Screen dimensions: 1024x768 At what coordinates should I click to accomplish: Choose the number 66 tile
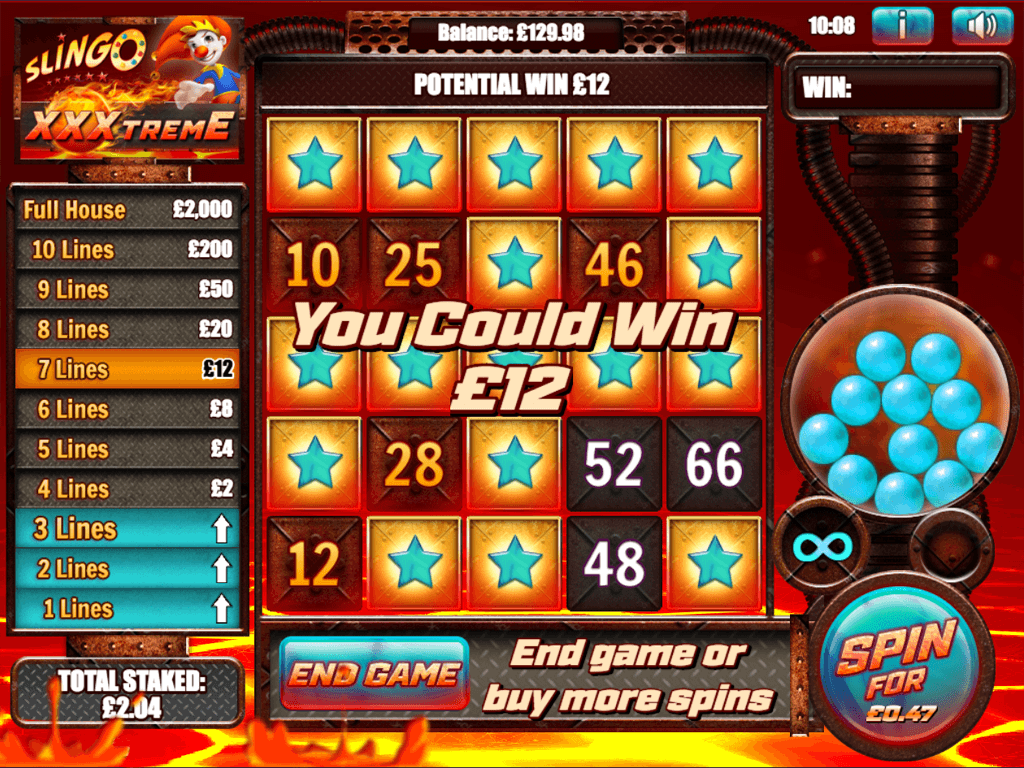coord(714,464)
